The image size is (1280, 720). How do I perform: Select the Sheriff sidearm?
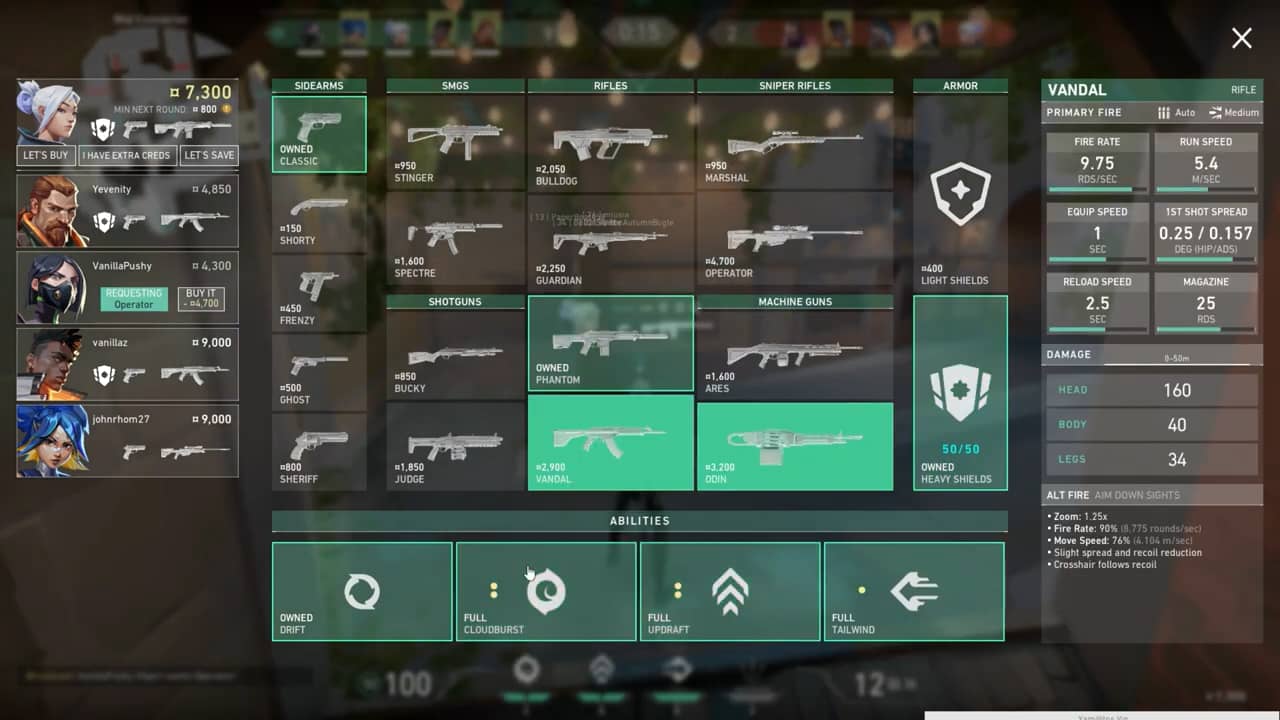click(319, 452)
